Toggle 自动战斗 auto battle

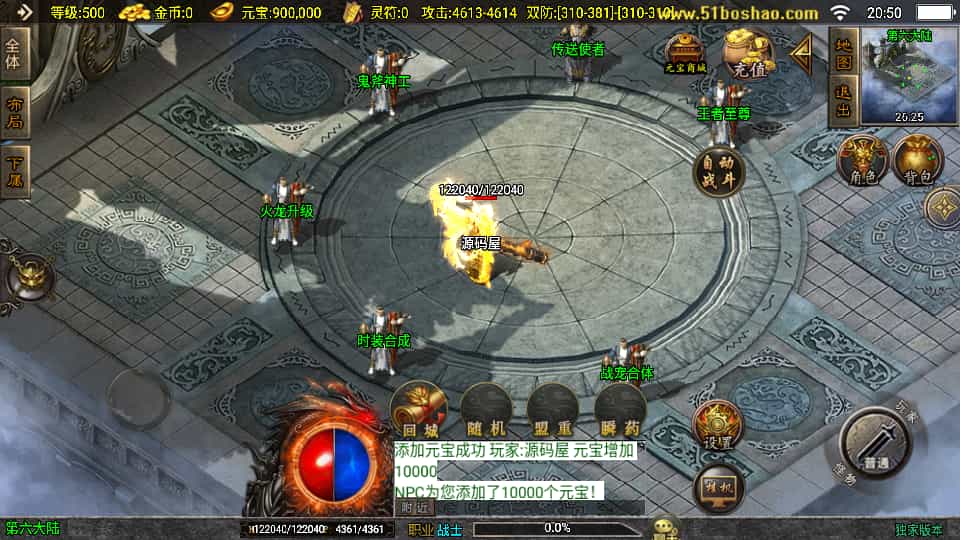(719, 172)
